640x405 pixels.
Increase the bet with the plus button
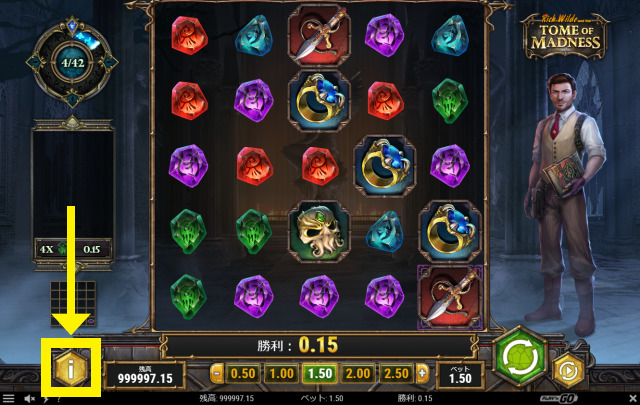click(423, 373)
